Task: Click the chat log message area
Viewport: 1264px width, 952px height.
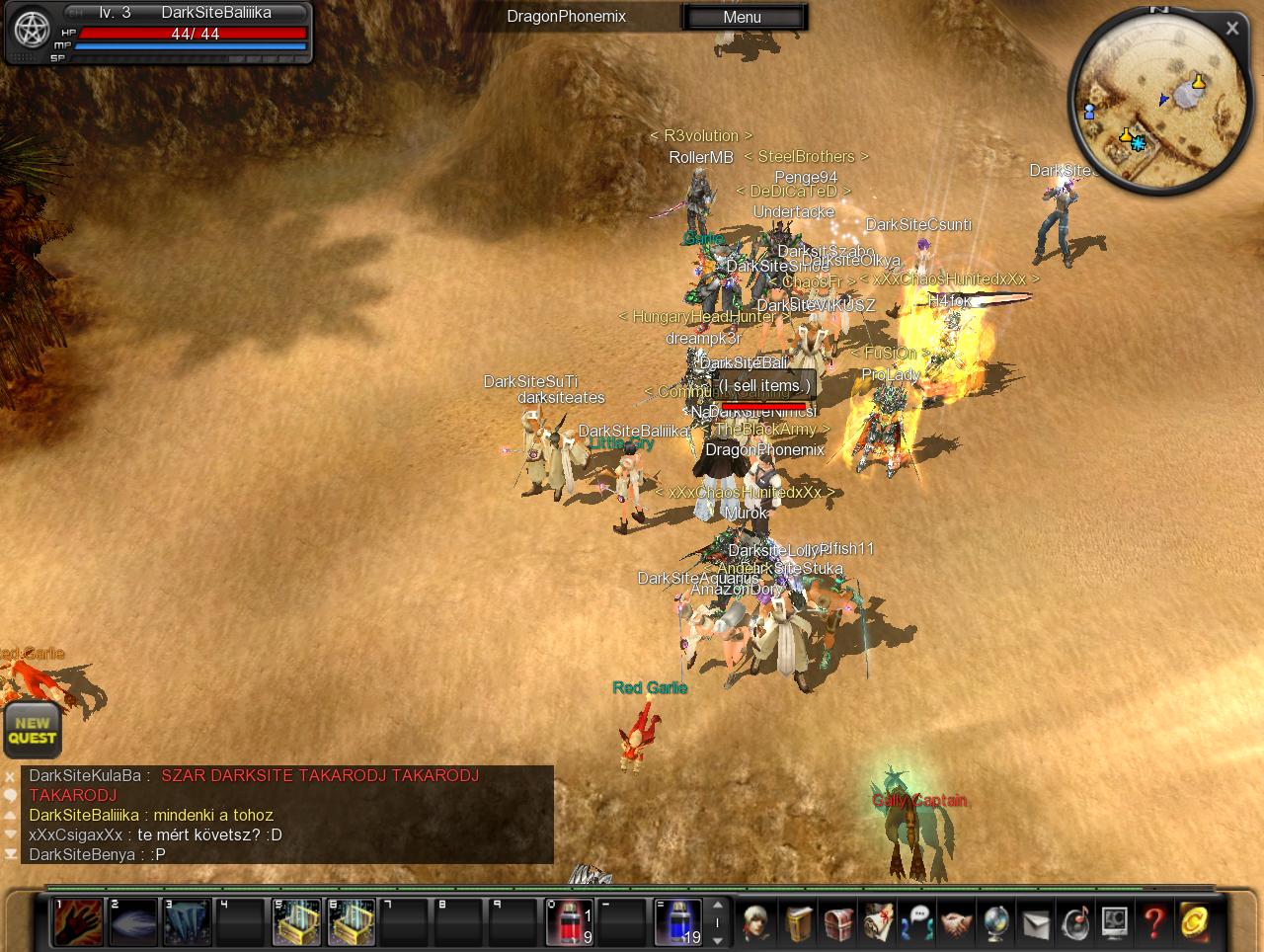Action: coord(286,815)
